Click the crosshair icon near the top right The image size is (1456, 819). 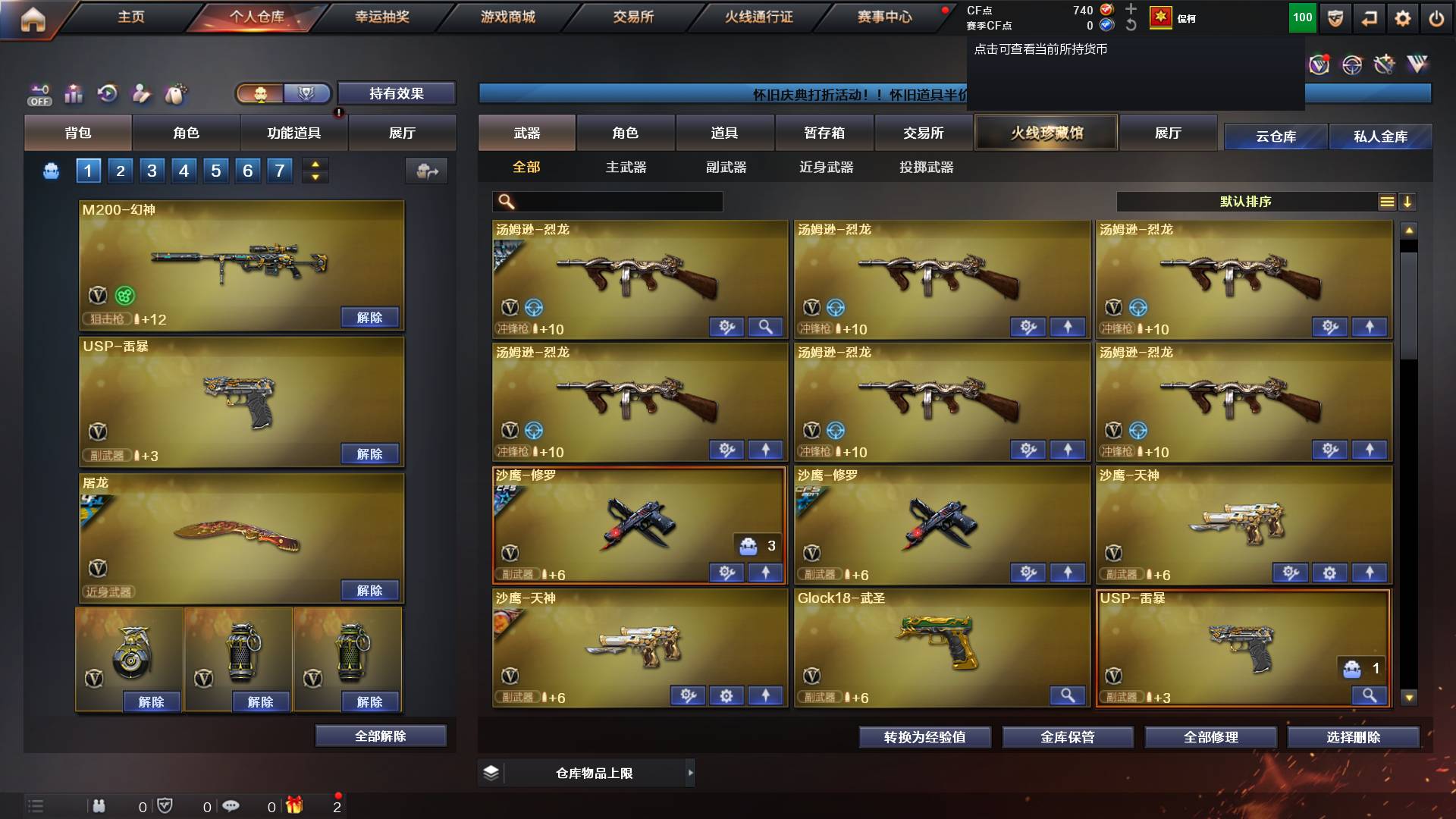[1351, 66]
